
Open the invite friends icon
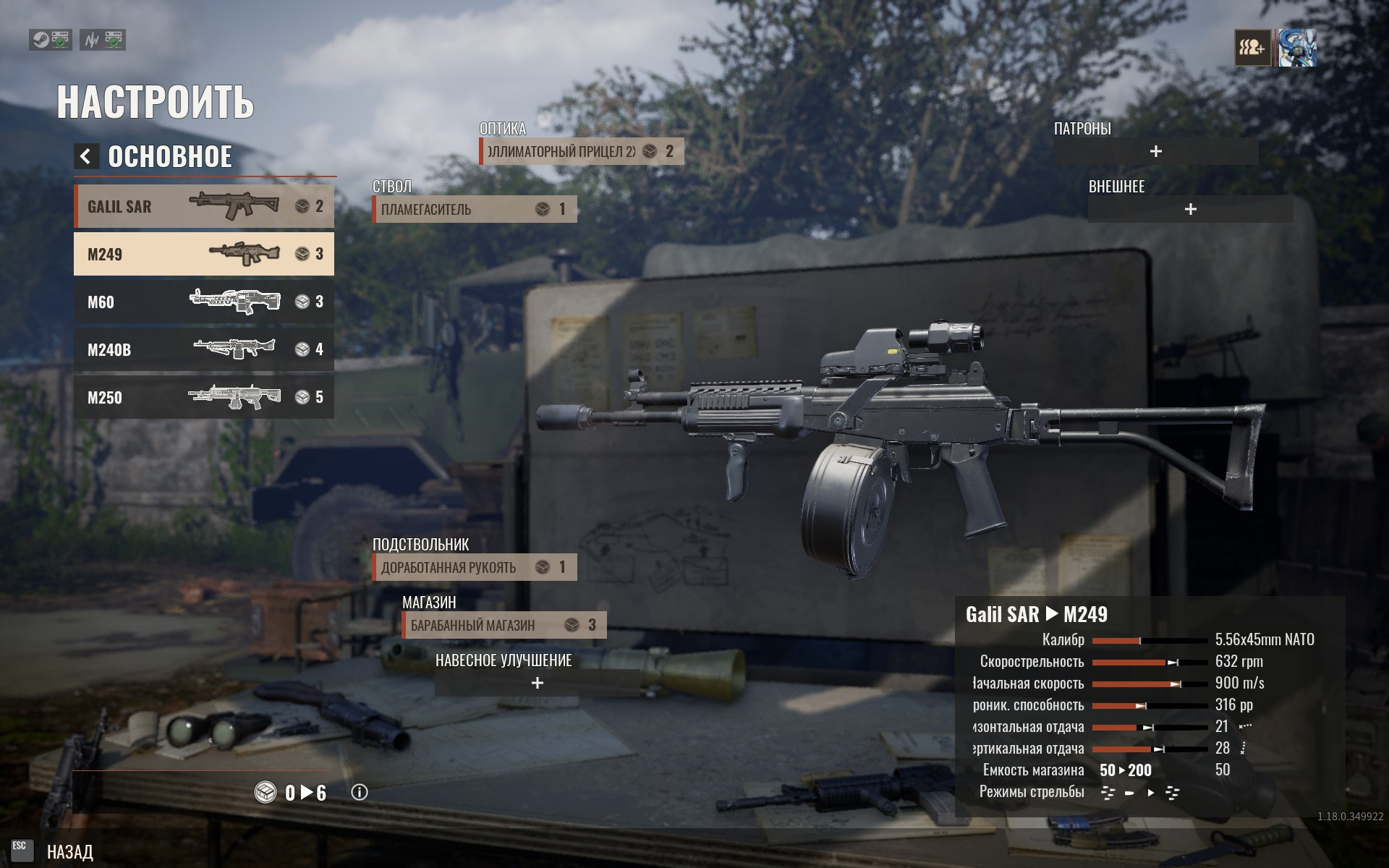pyautogui.click(x=1252, y=48)
